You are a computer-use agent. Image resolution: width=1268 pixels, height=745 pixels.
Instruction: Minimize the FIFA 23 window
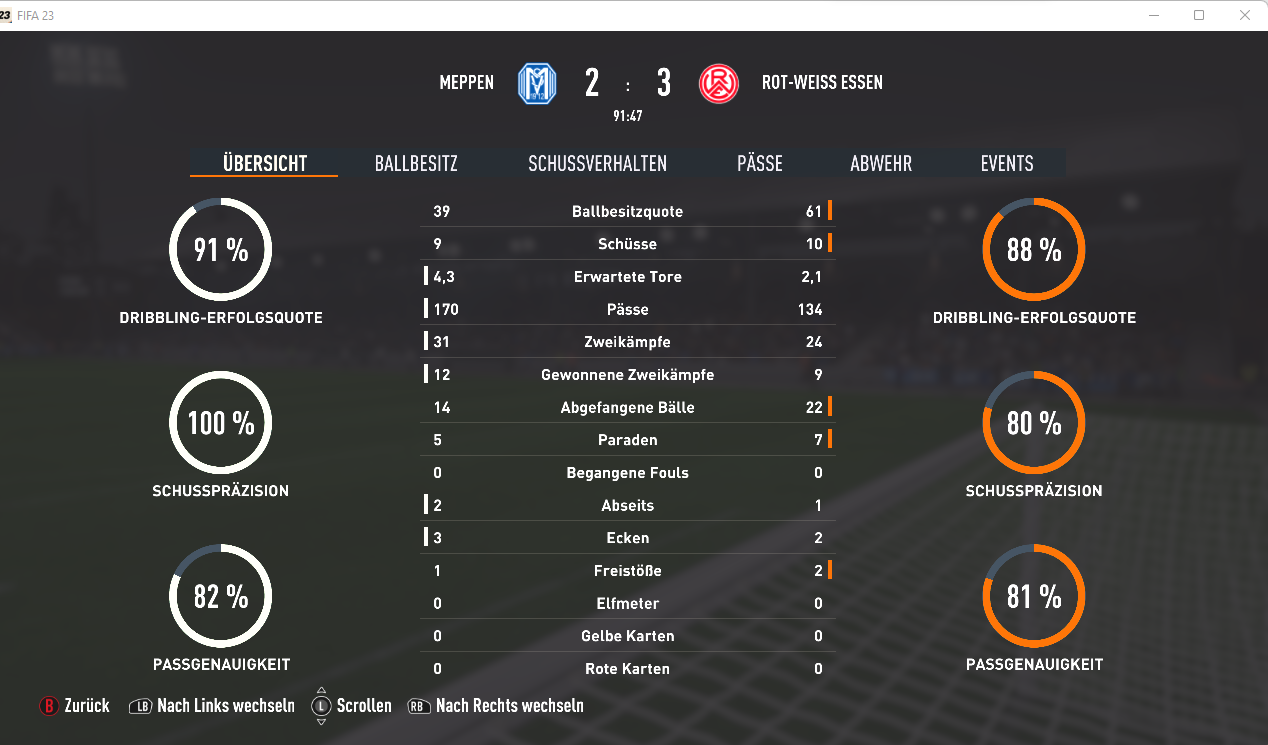click(1154, 15)
